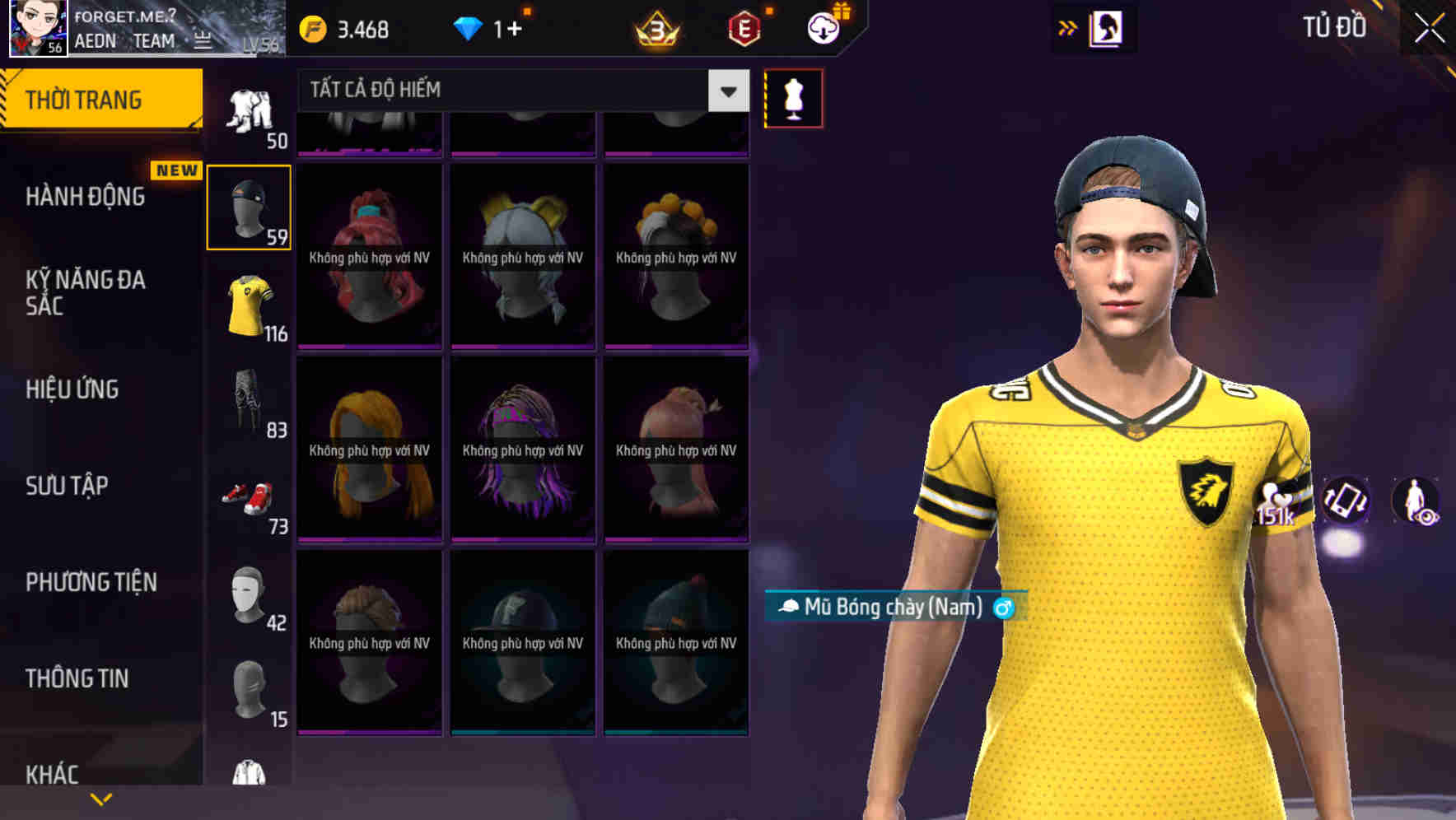Expand the sidebar with the bottom chevron arrow
This screenshot has height=820, width=1456.
[x=100, y=797]
